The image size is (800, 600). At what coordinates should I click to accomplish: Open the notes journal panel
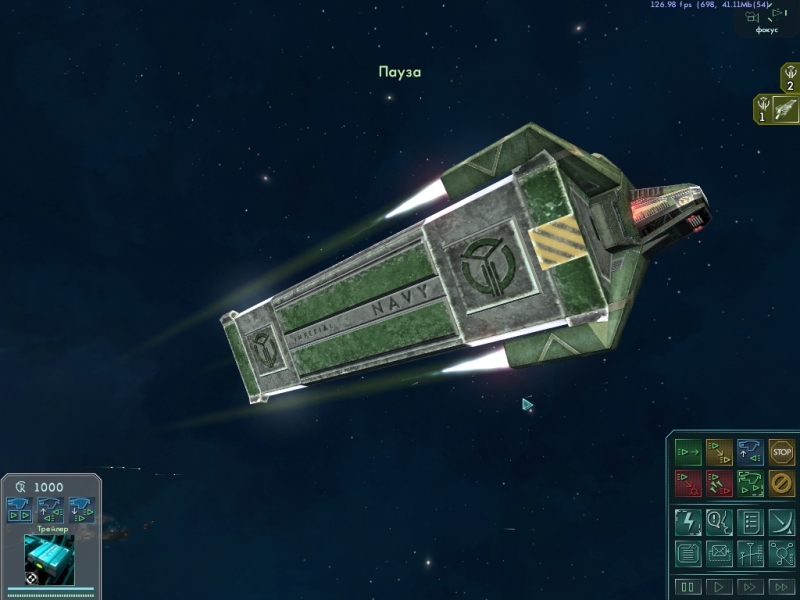tap(688, 553)
